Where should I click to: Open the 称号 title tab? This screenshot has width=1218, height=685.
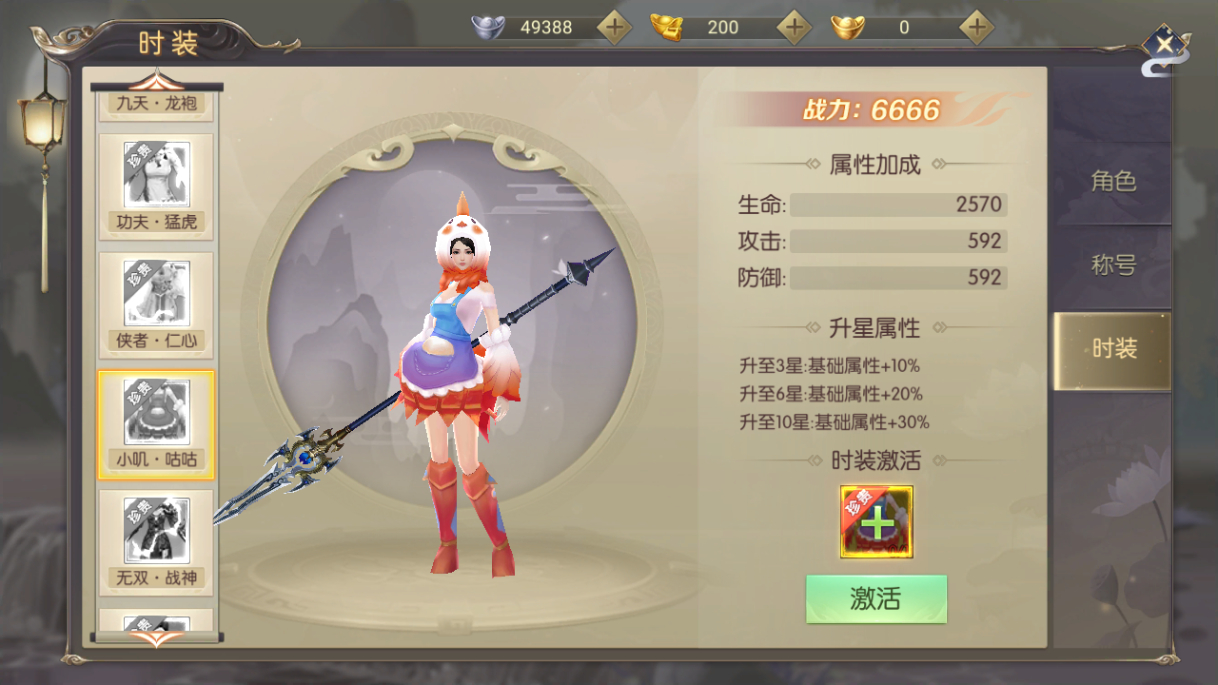point(1113,265)
